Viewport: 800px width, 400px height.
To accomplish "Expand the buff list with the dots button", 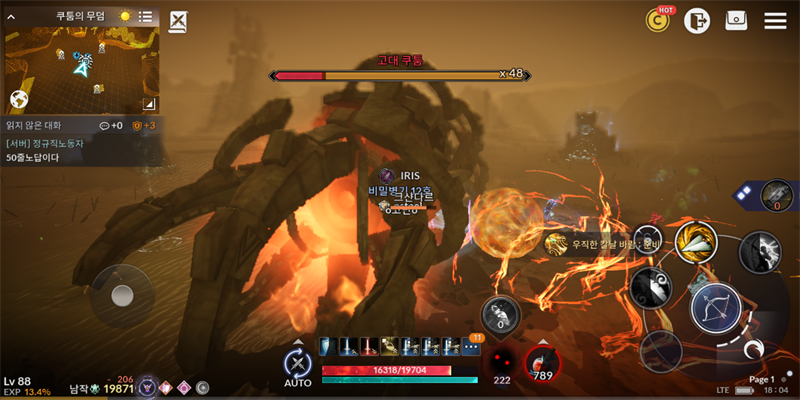I will (x=471, y=347).
